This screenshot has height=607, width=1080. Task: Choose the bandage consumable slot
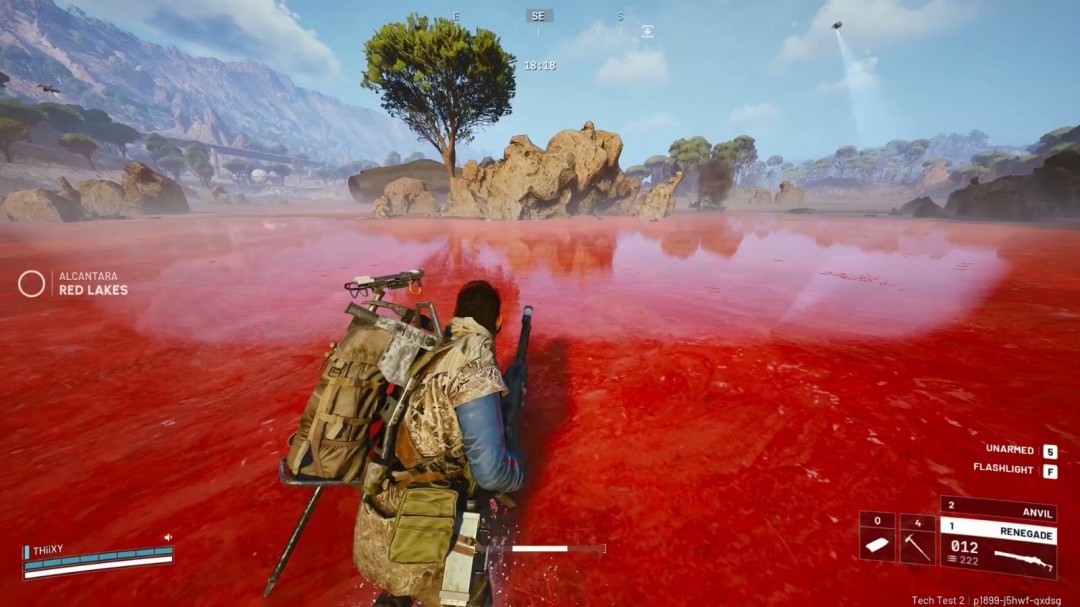[877, 540]
